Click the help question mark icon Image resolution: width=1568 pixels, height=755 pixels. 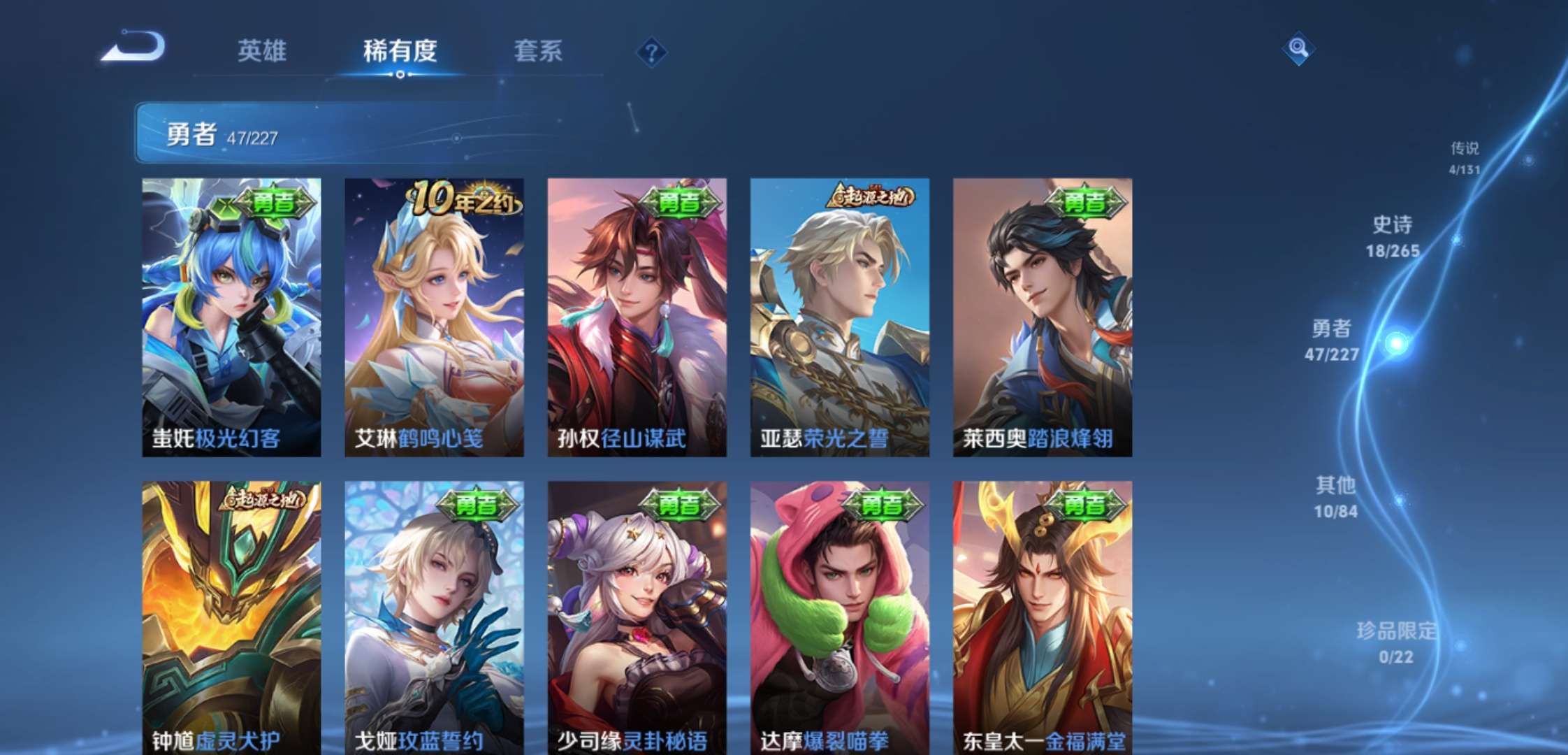point(651,50)
